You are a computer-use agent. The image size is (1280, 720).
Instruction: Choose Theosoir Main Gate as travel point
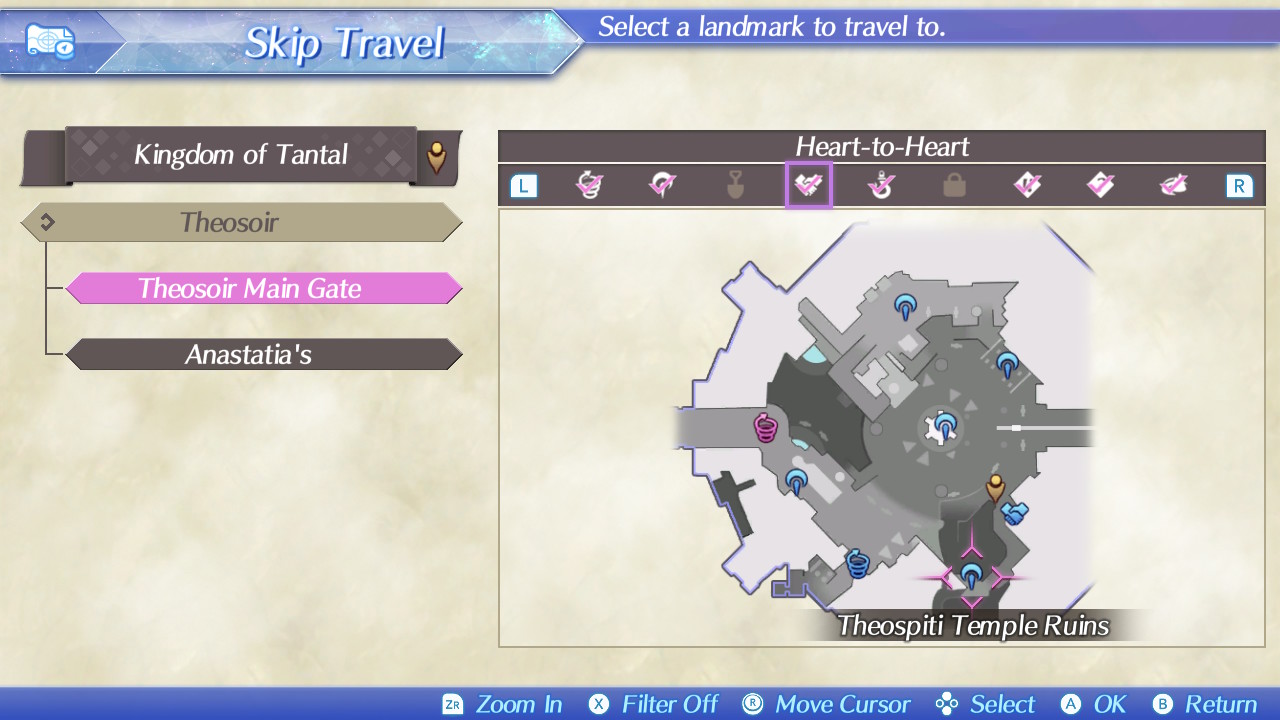coord(264,288)
